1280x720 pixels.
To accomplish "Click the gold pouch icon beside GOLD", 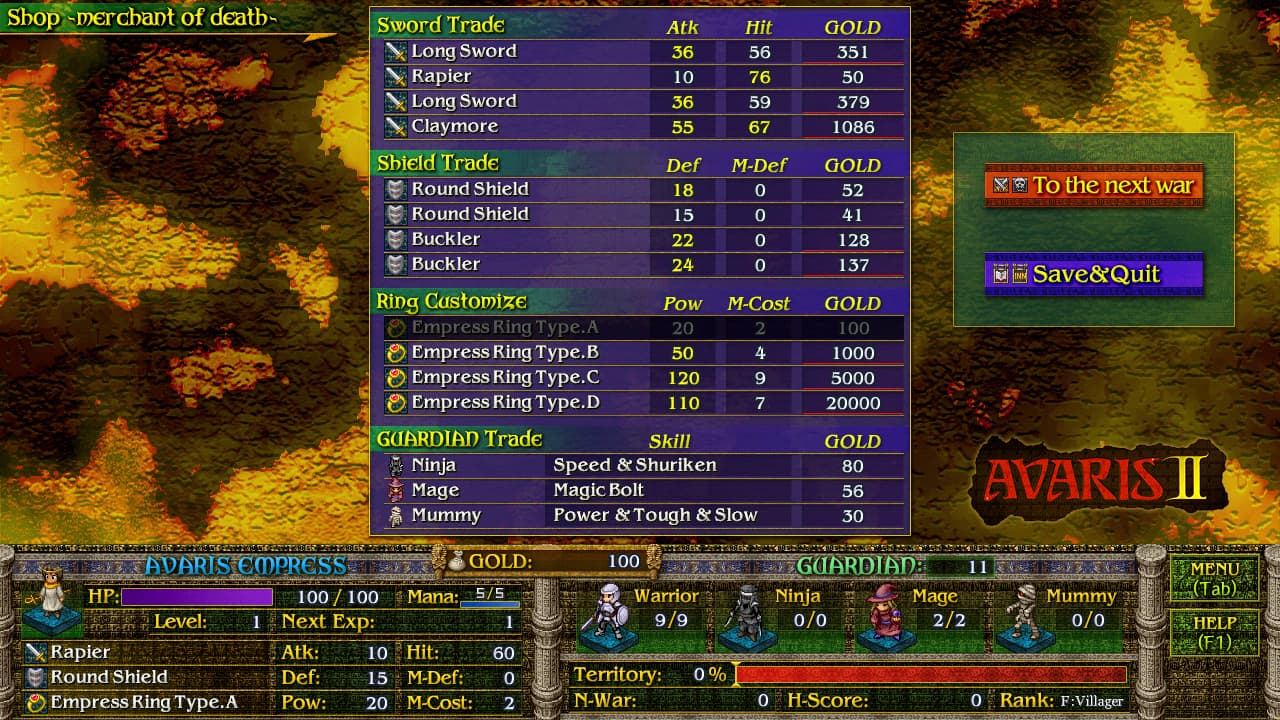I will [455, 563].
